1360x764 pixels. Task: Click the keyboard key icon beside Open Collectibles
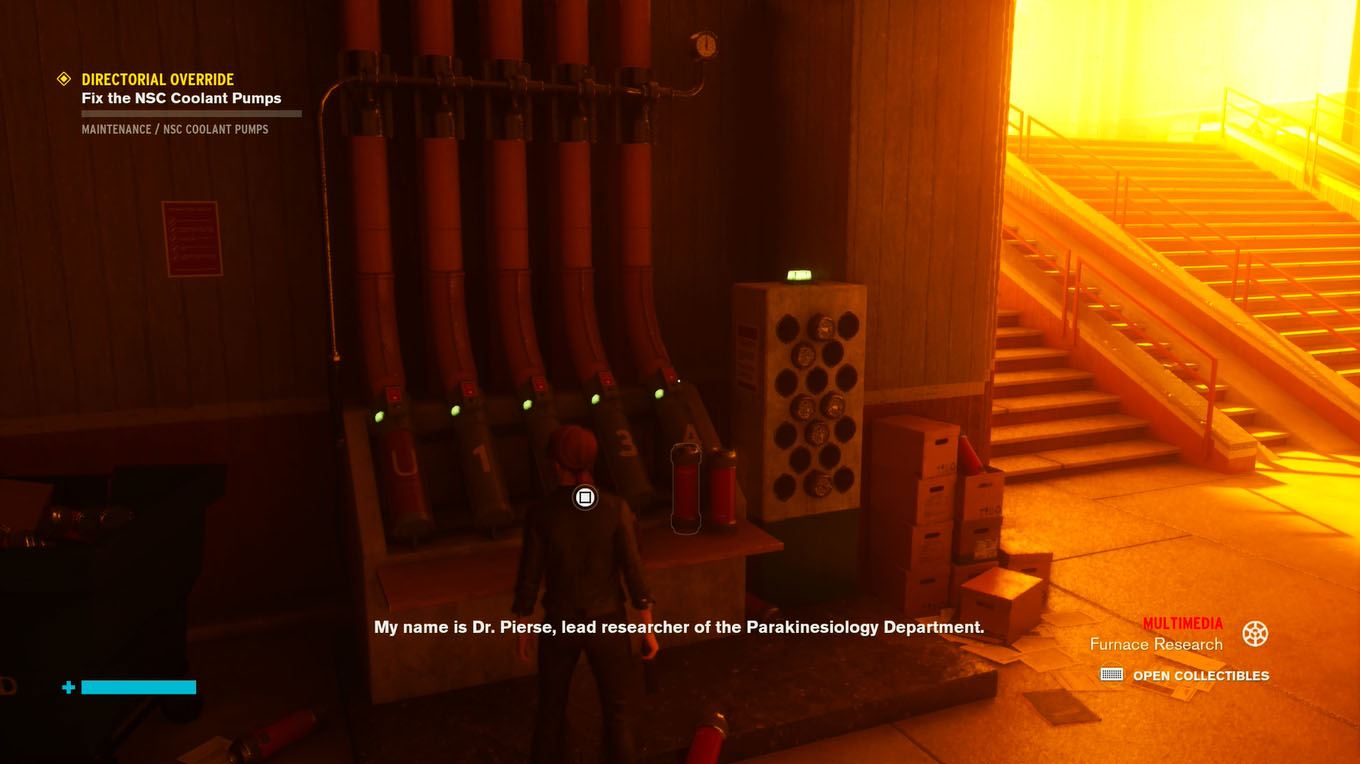click(1113, 675)
